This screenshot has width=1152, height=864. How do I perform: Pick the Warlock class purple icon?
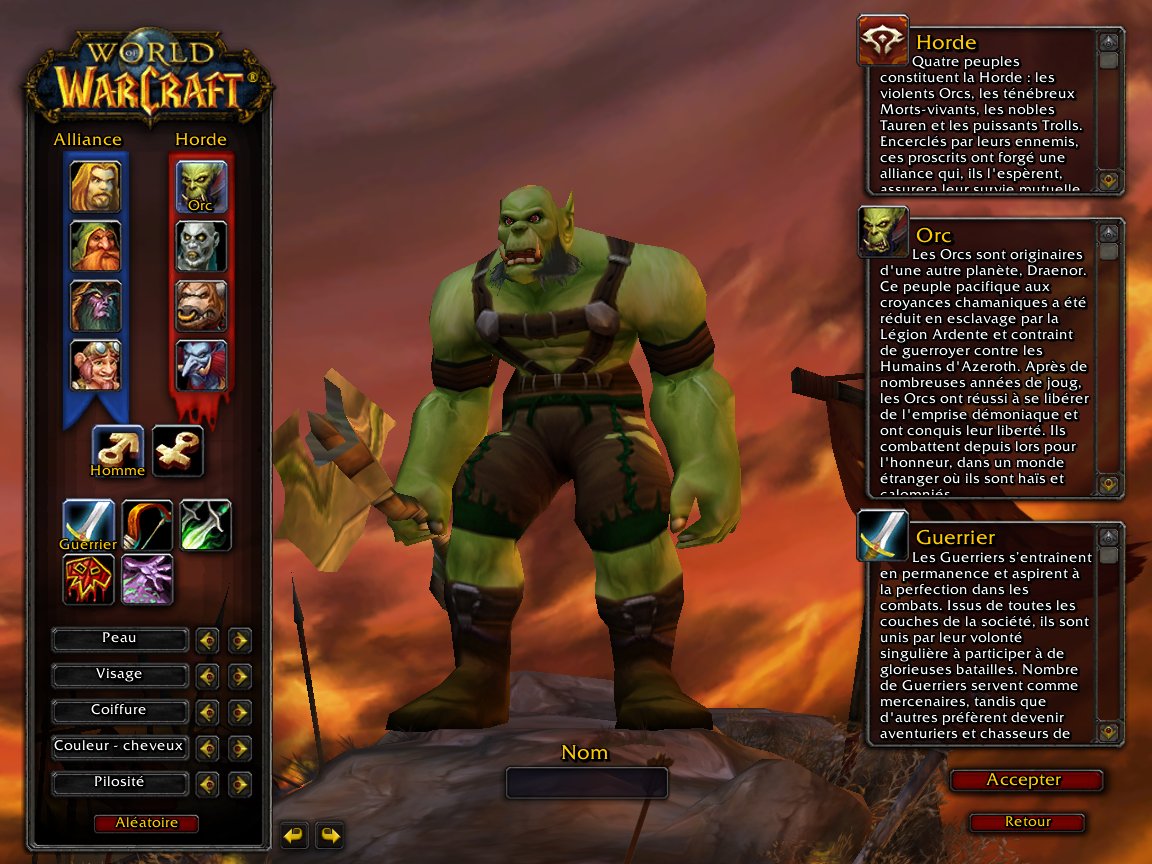(147, 580)
